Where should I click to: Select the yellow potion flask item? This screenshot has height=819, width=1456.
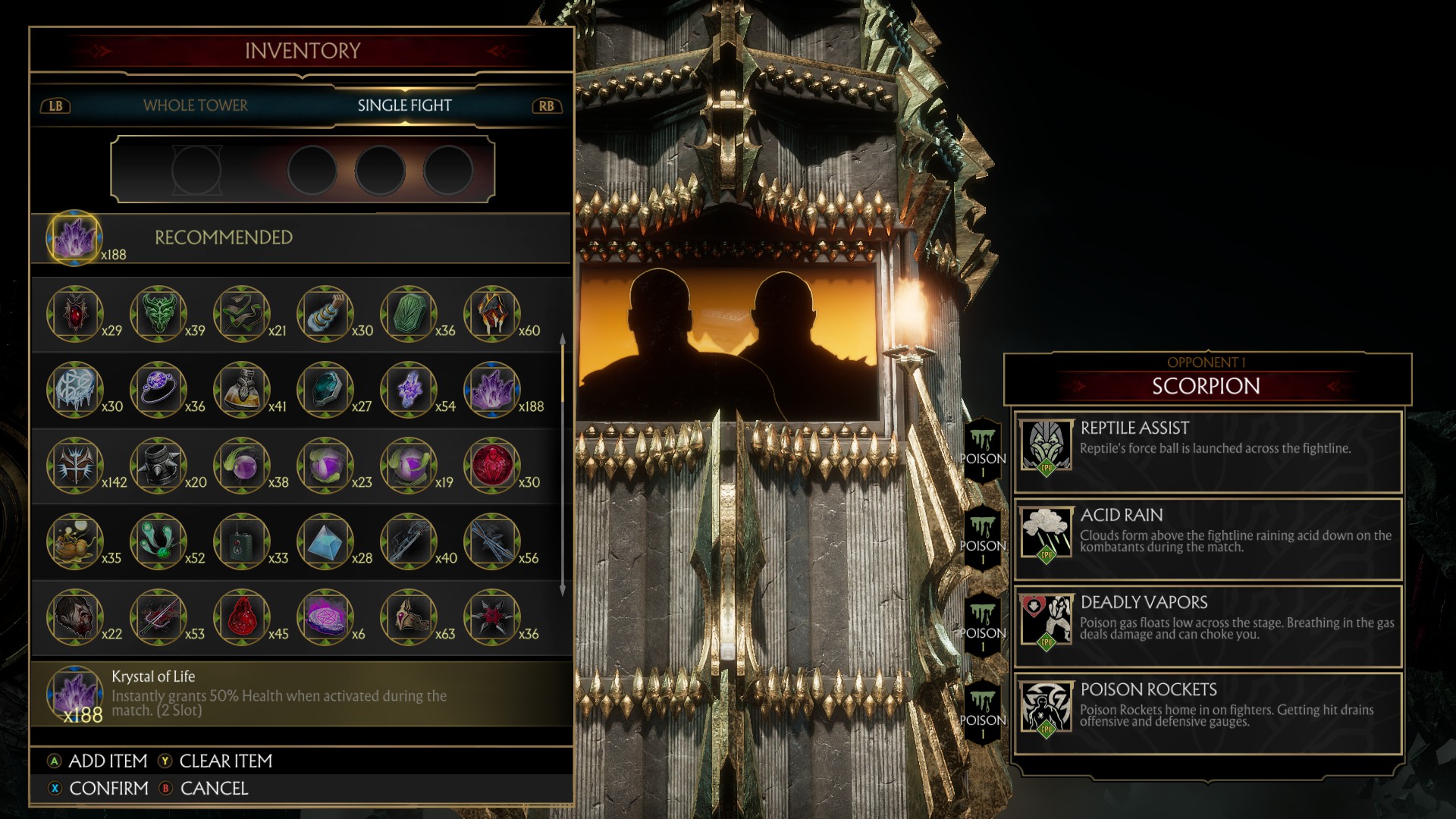click(242, 389)
